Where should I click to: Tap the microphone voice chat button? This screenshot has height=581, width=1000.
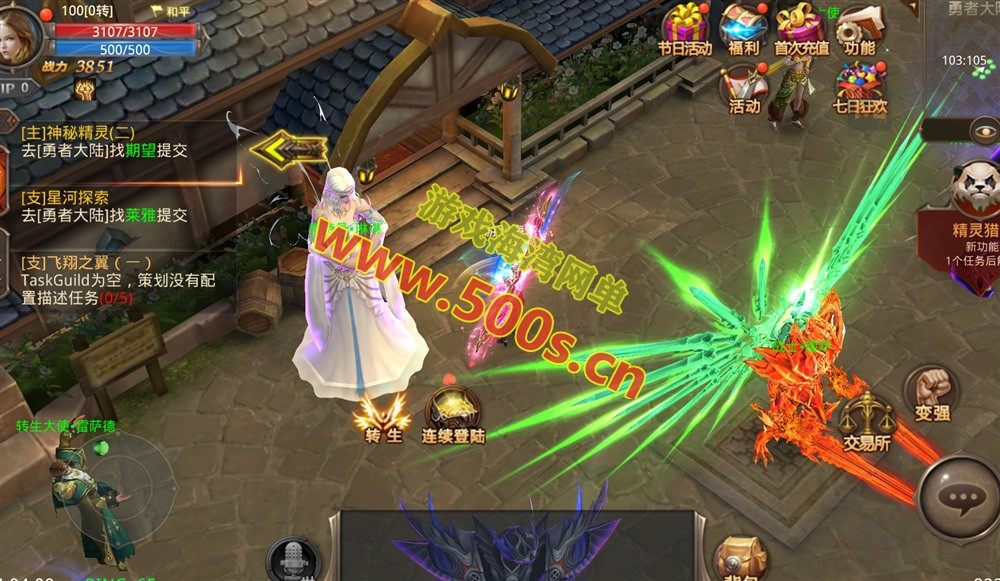[293, 560]
